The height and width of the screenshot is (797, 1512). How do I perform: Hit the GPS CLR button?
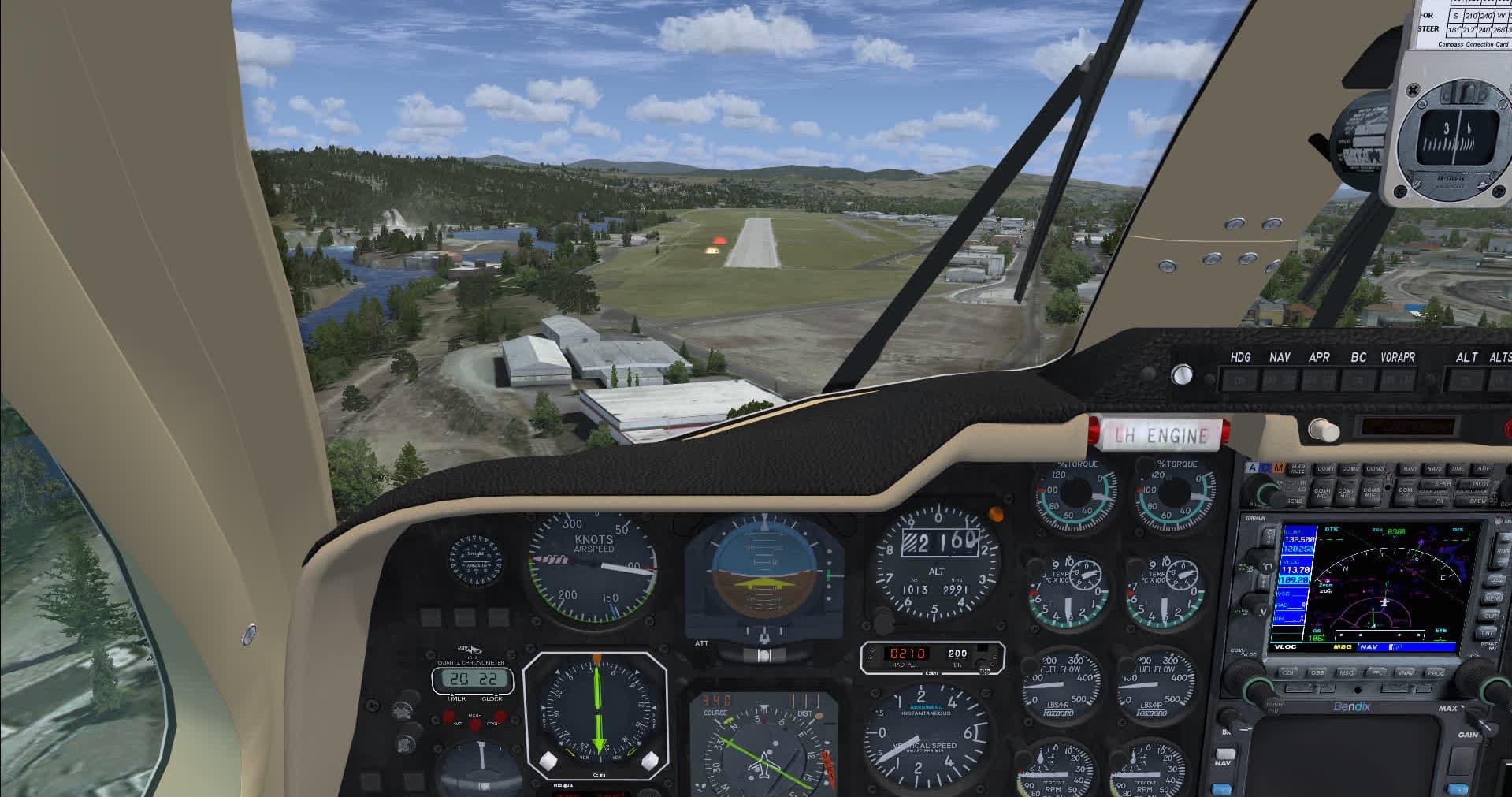tap(1491, 616)
